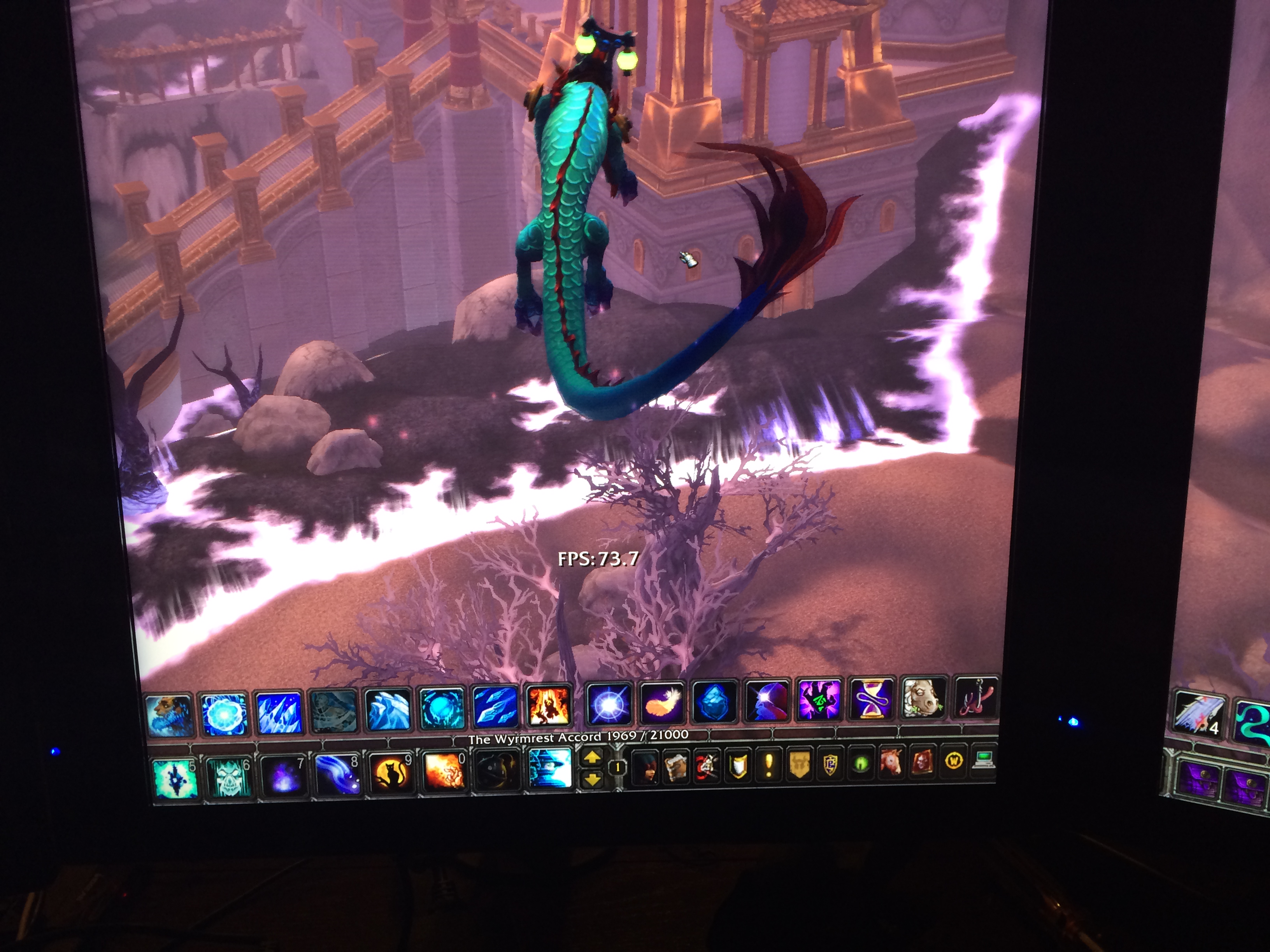Select the bearded dwarf face ability

(x=169, y=715)
